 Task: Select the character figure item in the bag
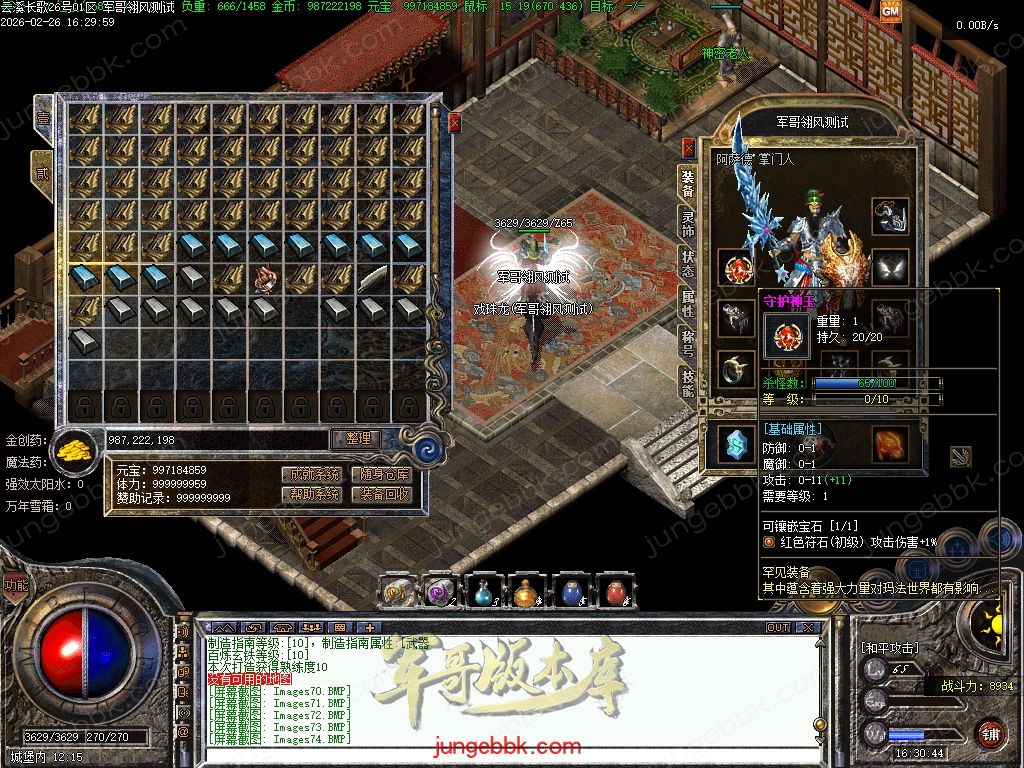point(265,279)
